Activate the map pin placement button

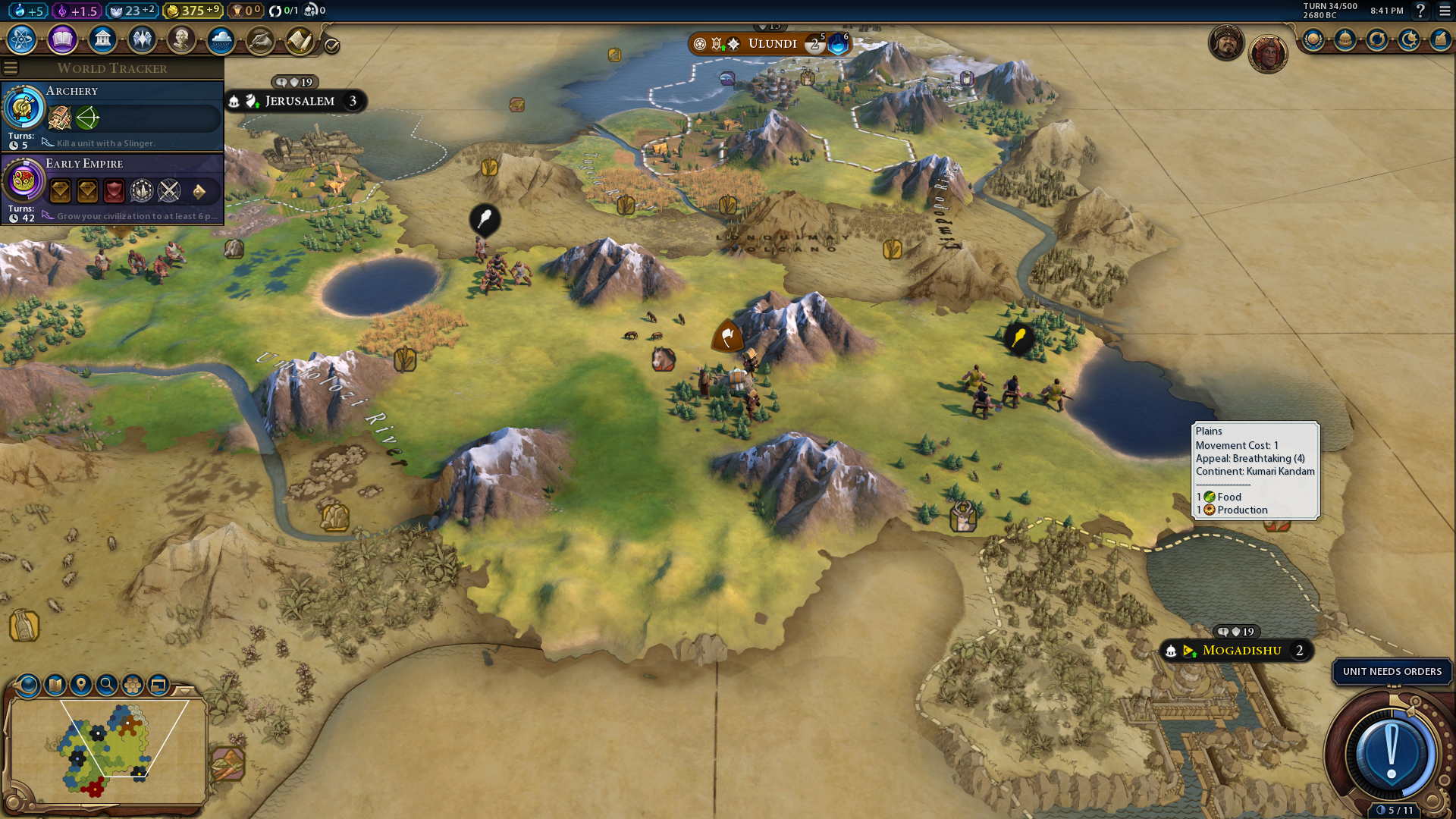(81, 685)
